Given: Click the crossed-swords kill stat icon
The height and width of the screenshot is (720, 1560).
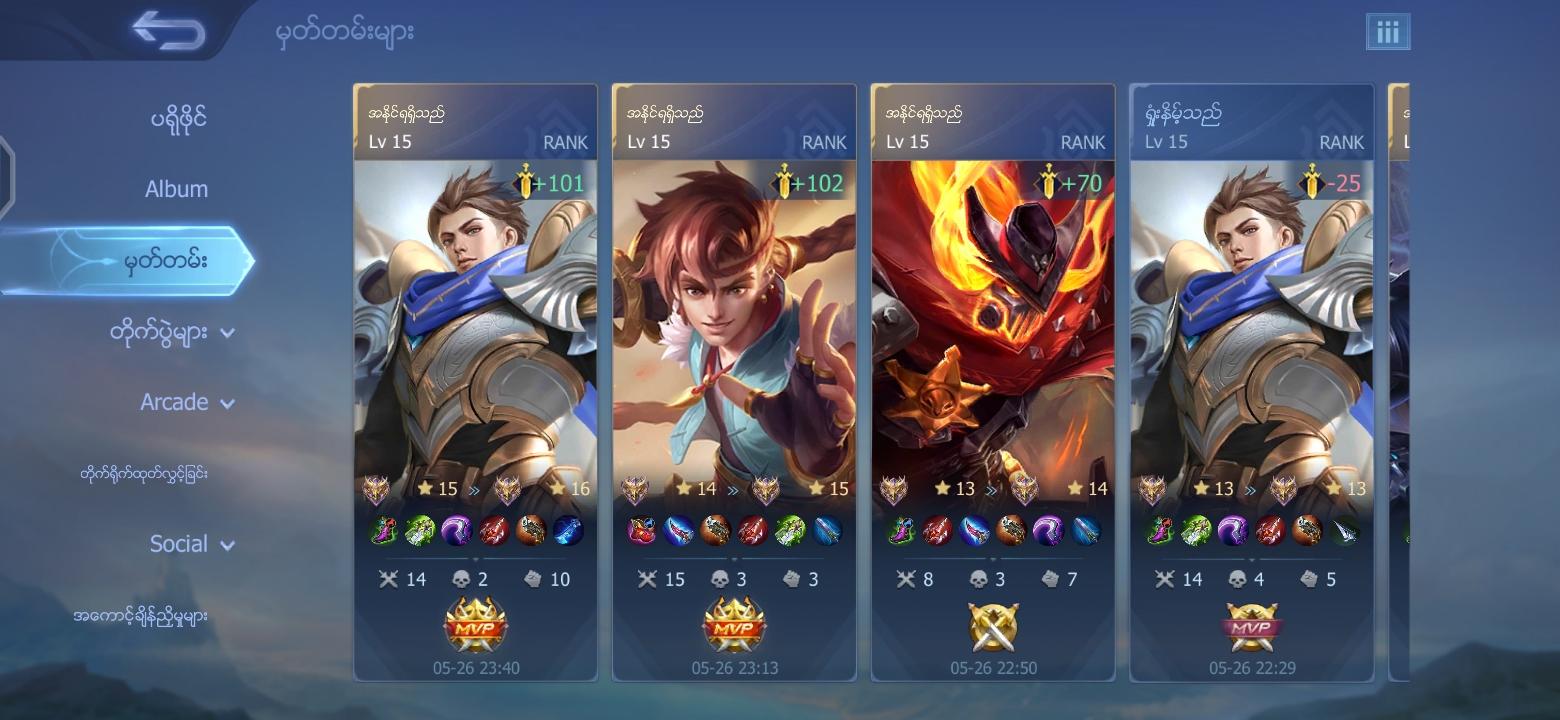Looking at the screenshot, I should pos(390,578).
